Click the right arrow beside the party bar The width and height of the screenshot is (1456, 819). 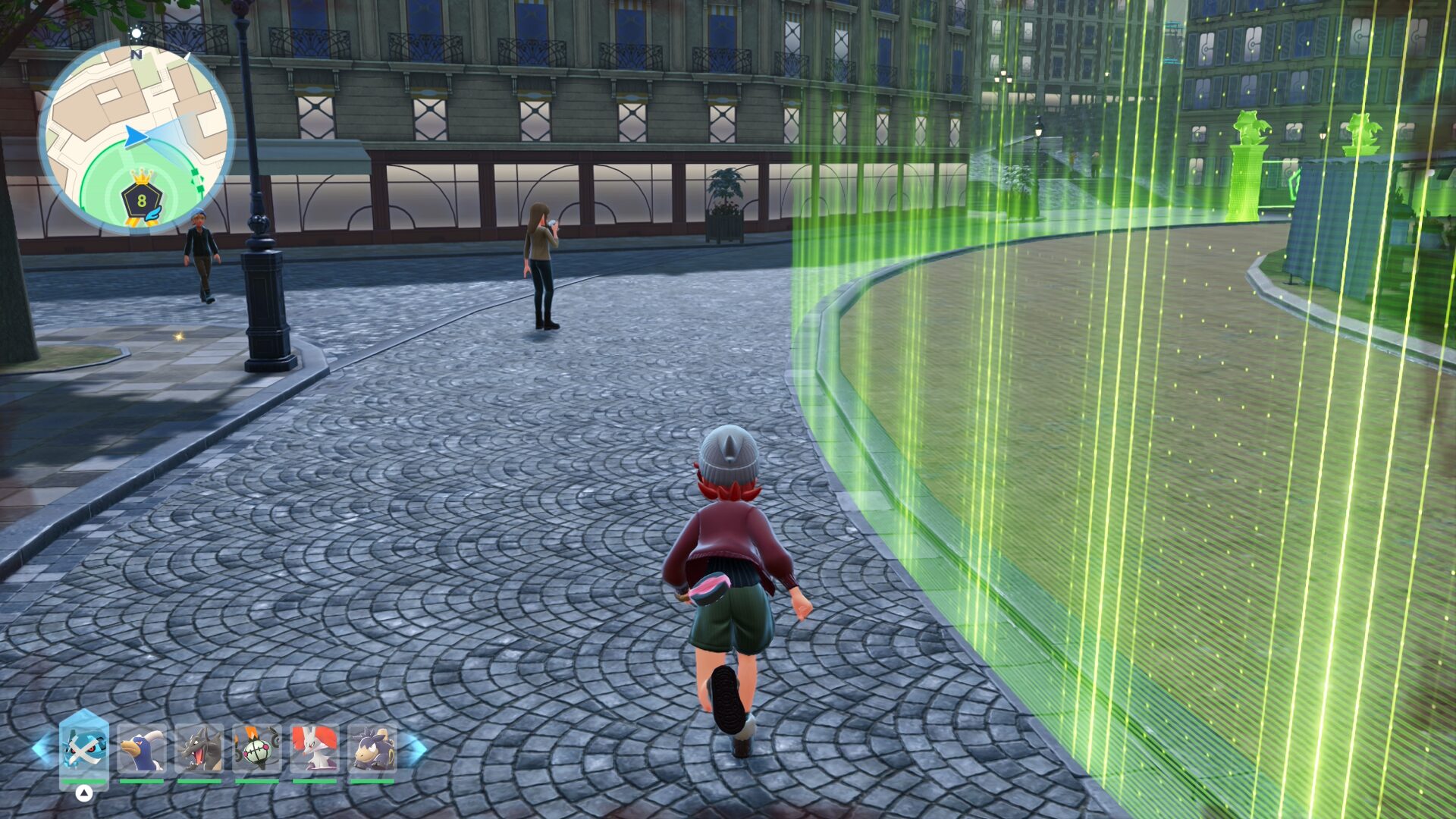click(x=413, y=748)
